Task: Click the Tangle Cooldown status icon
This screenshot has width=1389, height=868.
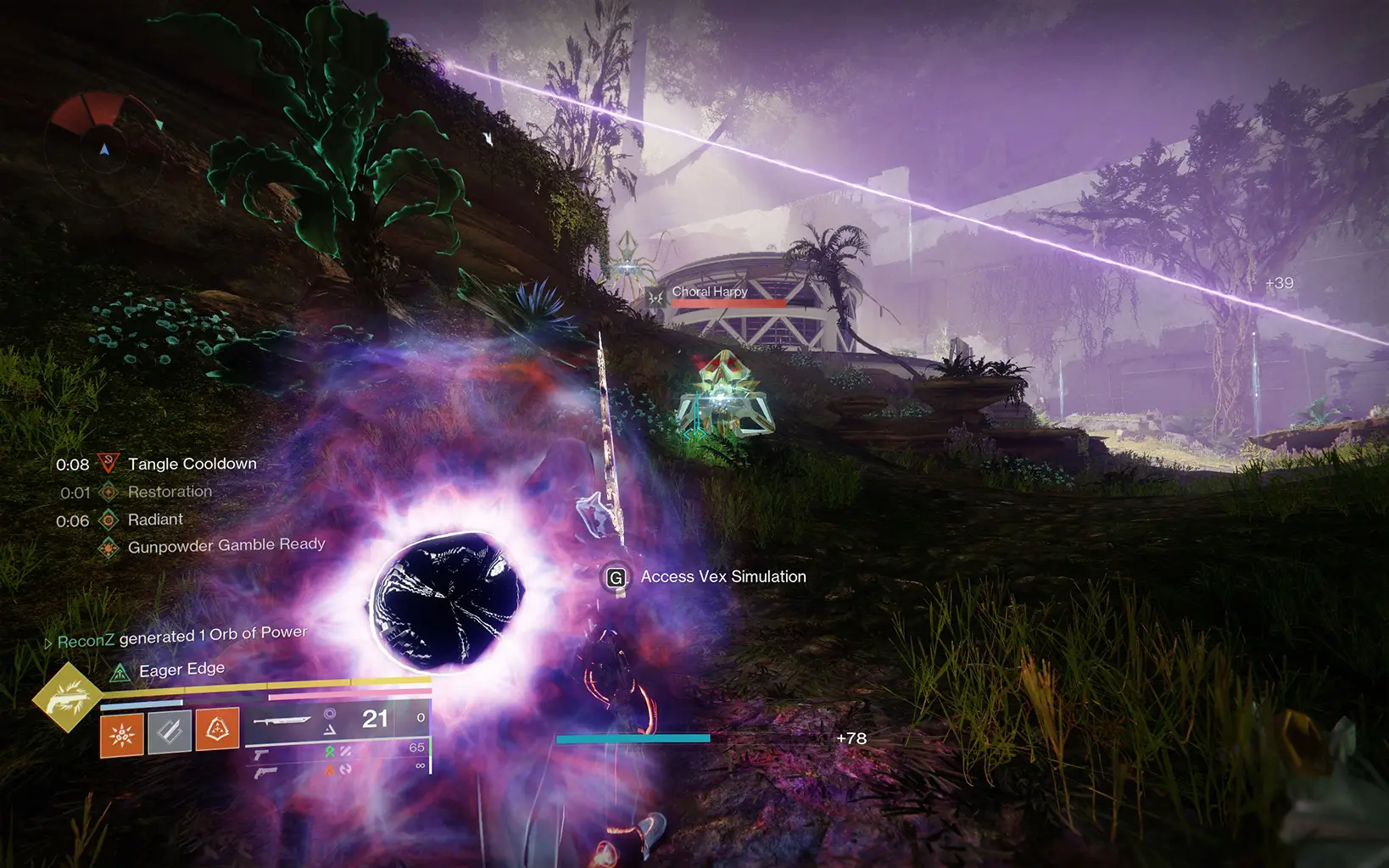Action: tap(108, 464)
